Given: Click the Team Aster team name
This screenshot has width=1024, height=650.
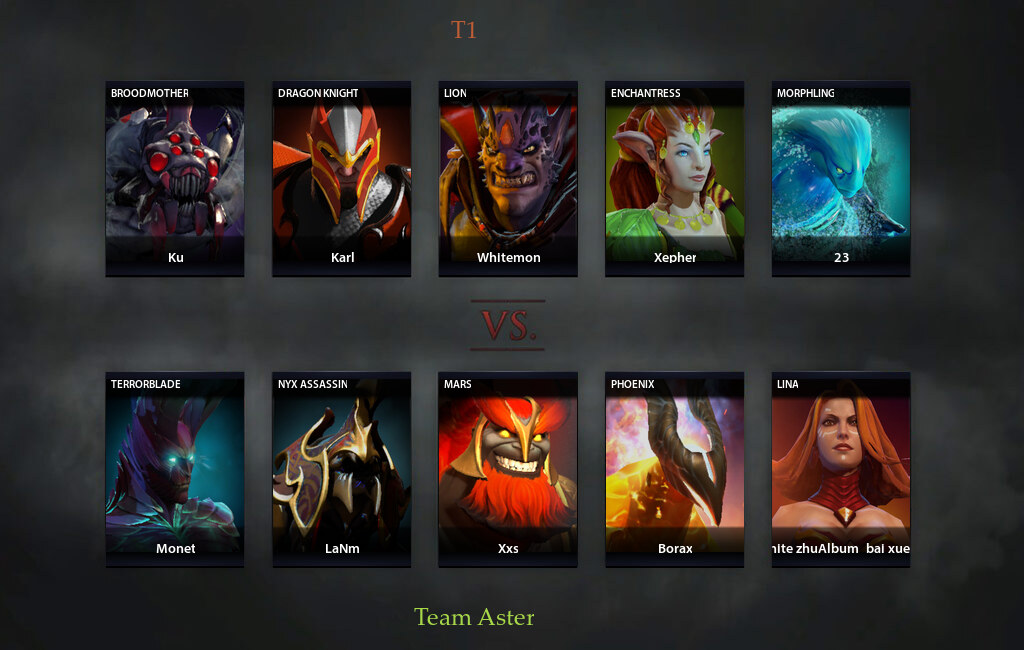Looking at the screenshot, I should point(474,617).
